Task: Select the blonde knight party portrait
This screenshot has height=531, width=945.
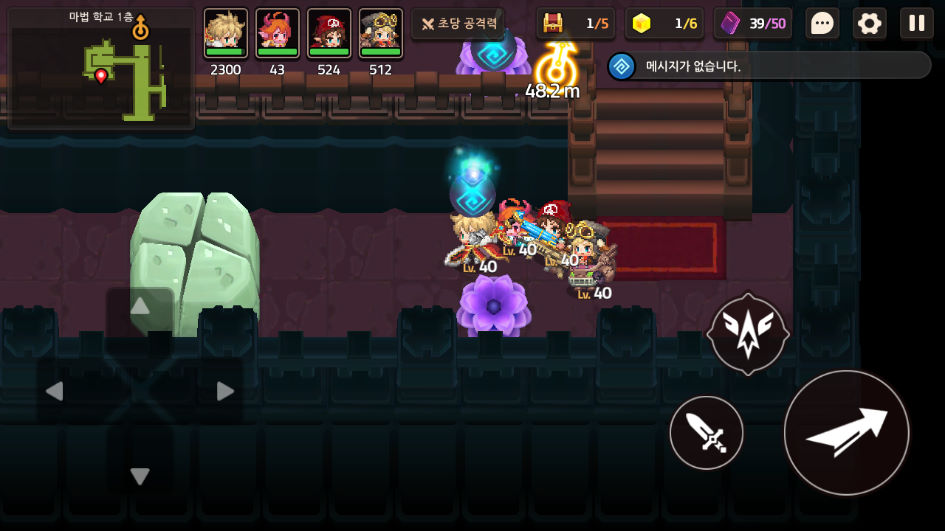Action: click(x=225, y=34)
